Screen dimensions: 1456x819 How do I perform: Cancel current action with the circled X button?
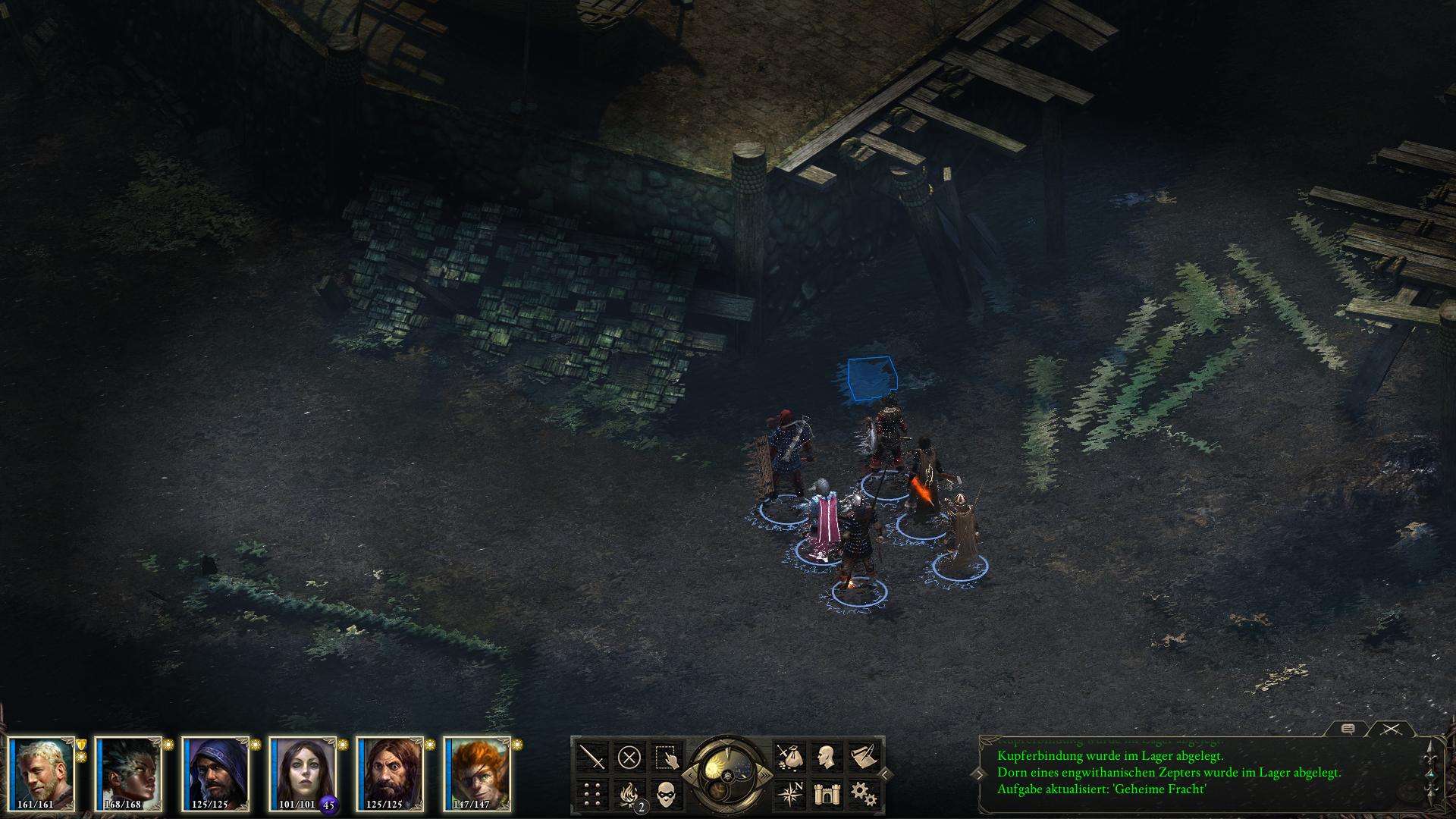click(x=629, y=757)
